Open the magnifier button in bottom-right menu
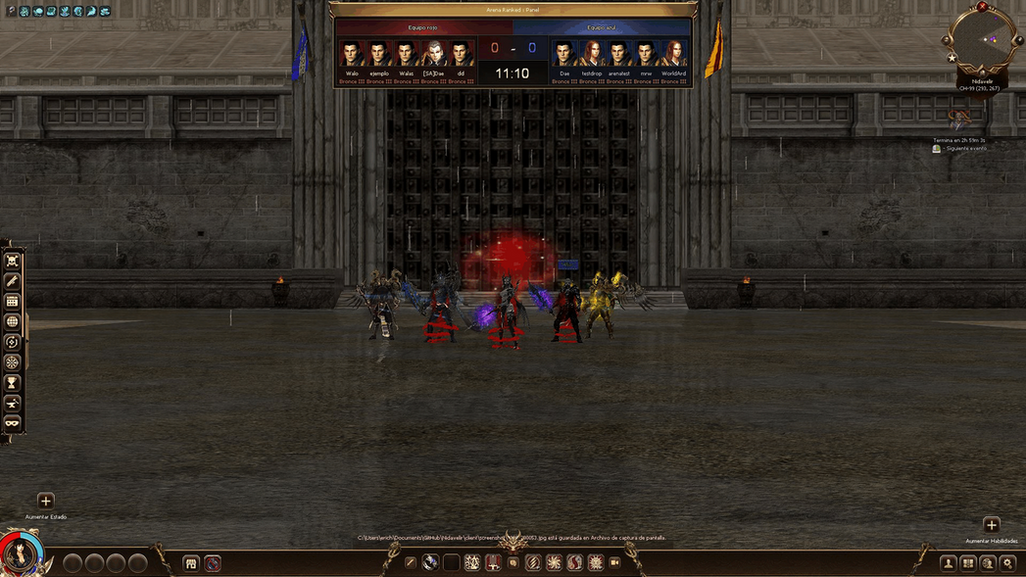 1007,563
